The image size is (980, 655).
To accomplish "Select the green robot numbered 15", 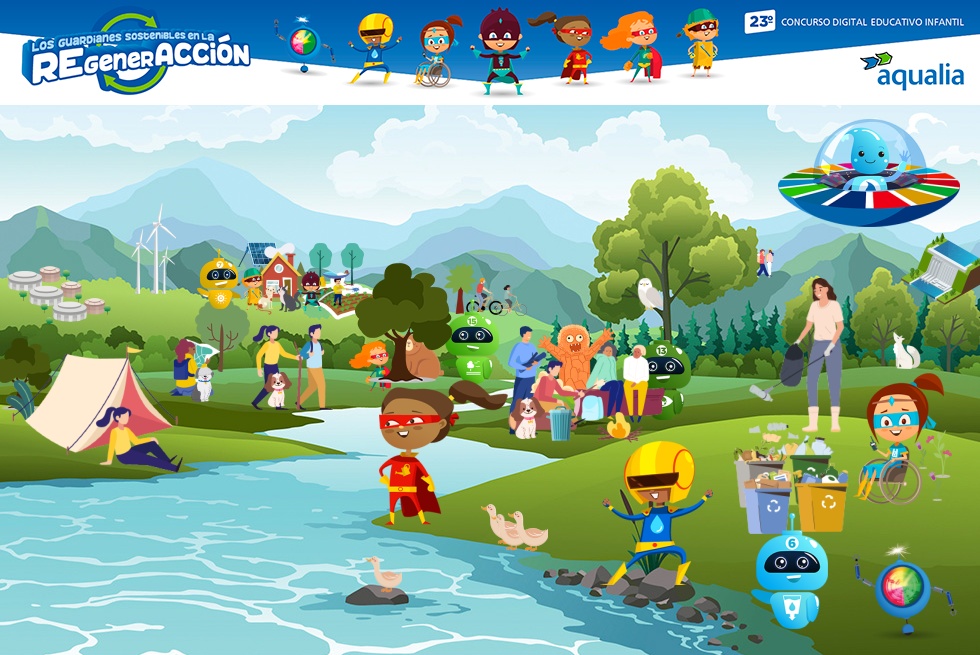I will click(x=472, y=346).
